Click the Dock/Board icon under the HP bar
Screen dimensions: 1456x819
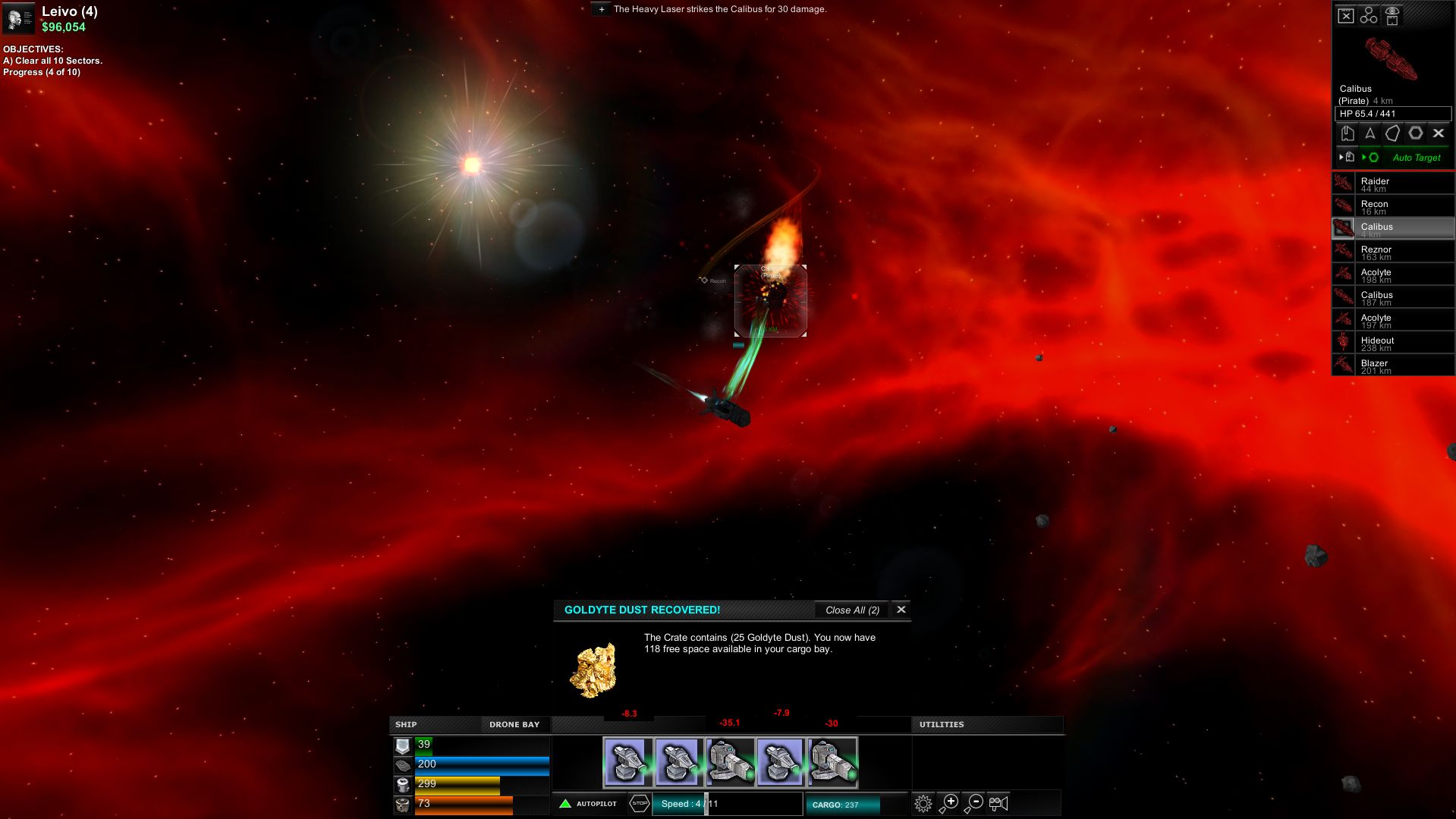(1348, 133)
